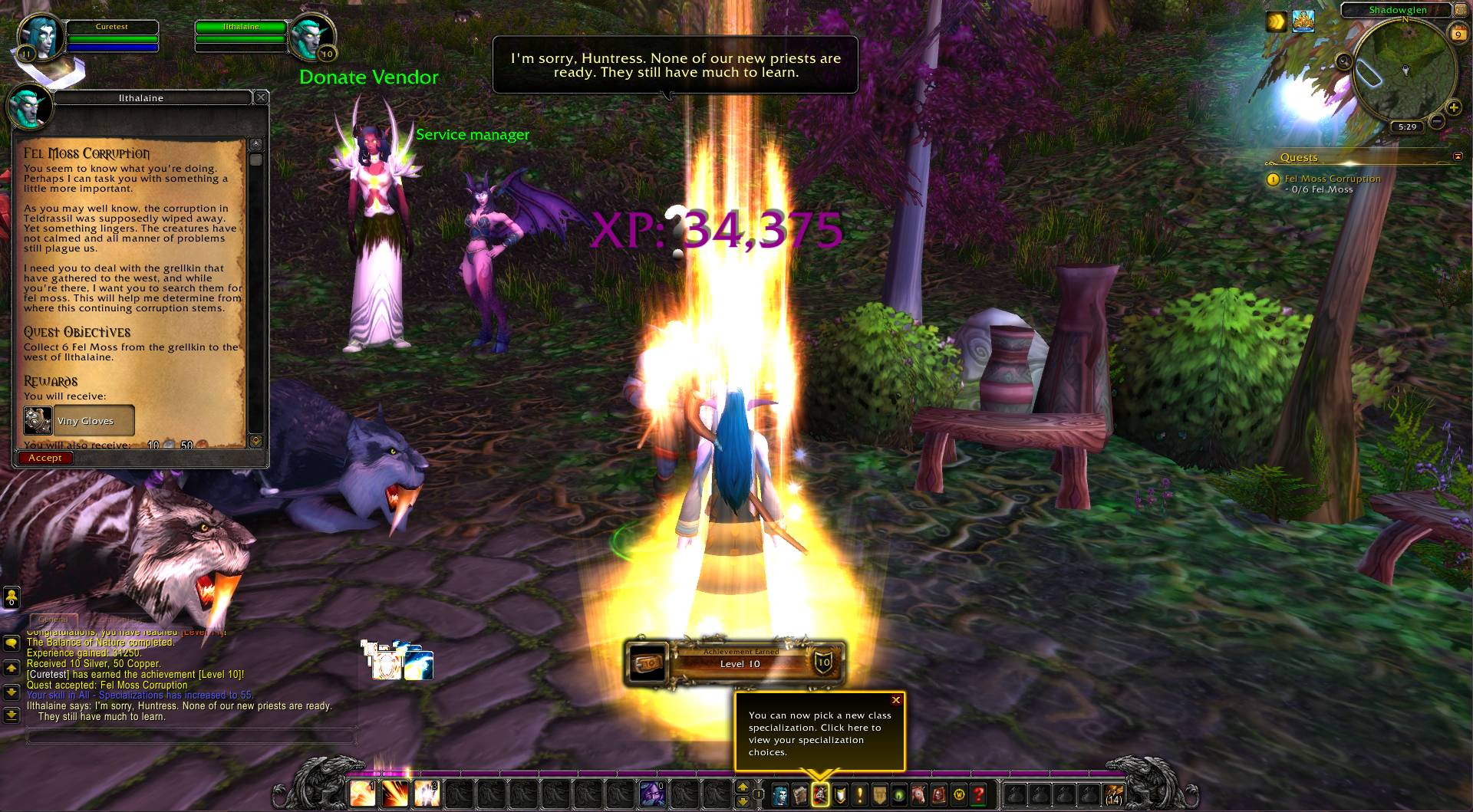Image resolution: width=1473 pixels, height=812 pixels.
Task: Open the backpack showing 14 free slots
Action: [x=1114, y=795]
